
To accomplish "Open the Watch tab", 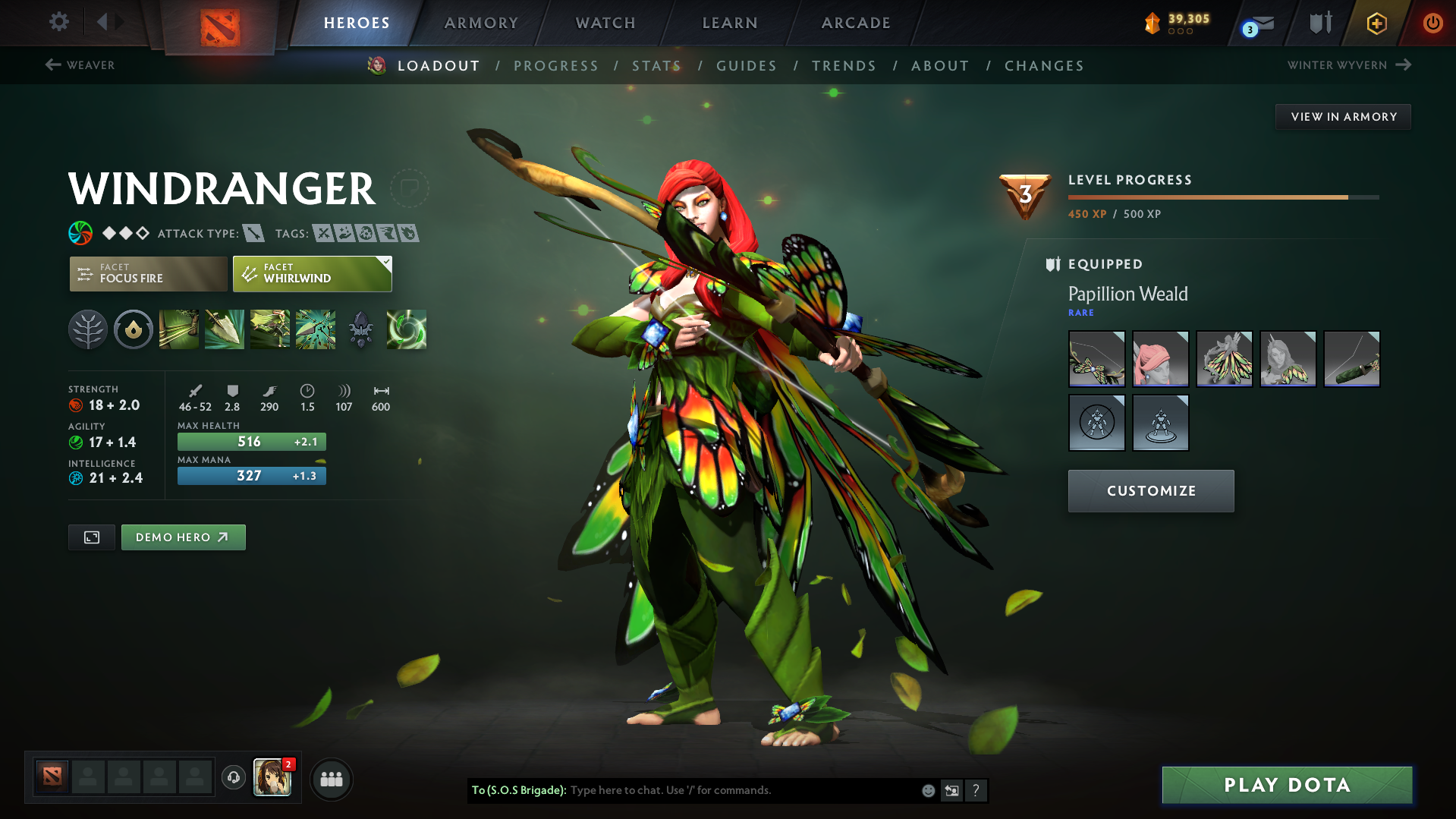I will (605, 23).
